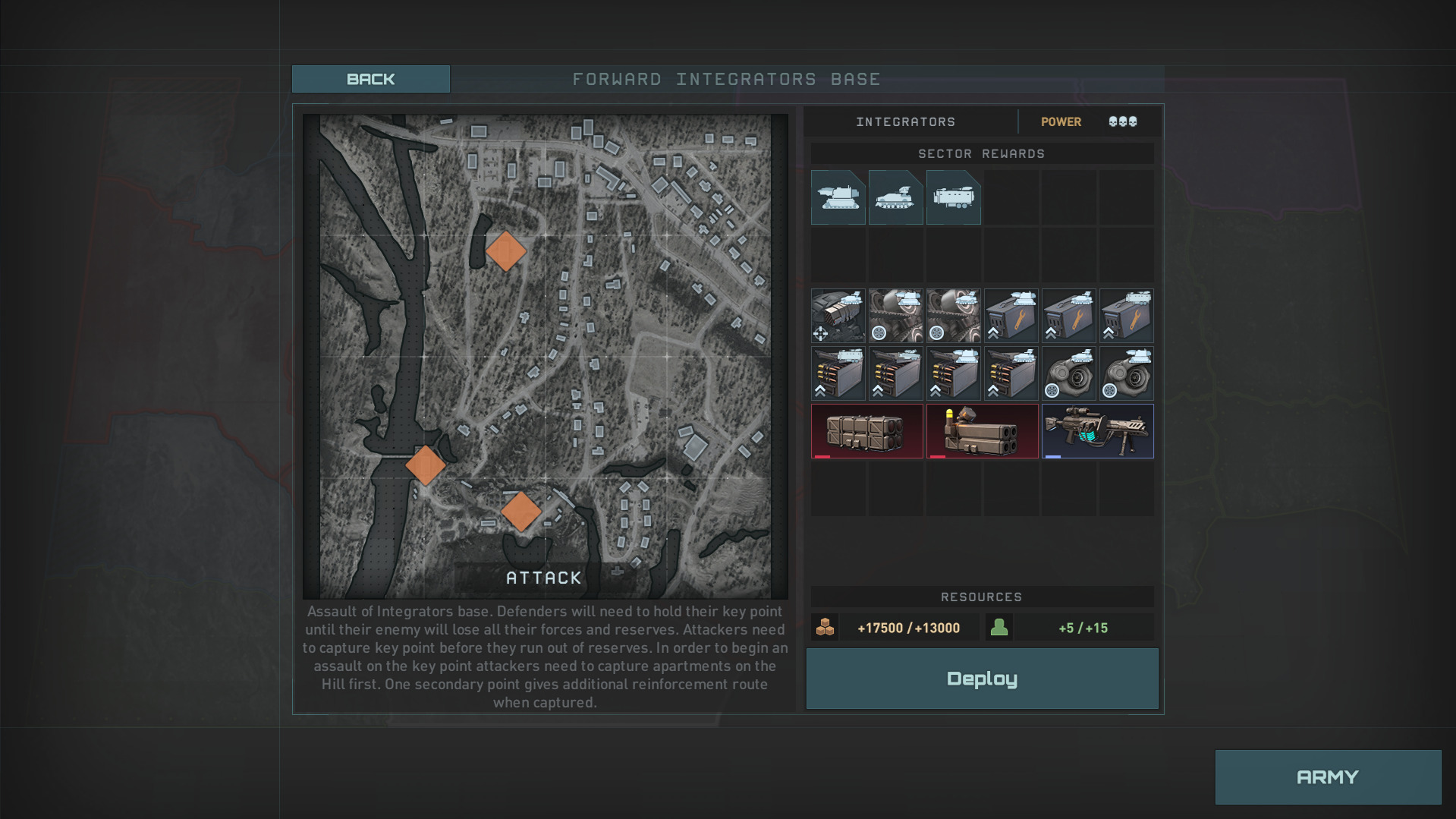
Task: Select the red-highlighted rocket crate item
Action: 866,430
